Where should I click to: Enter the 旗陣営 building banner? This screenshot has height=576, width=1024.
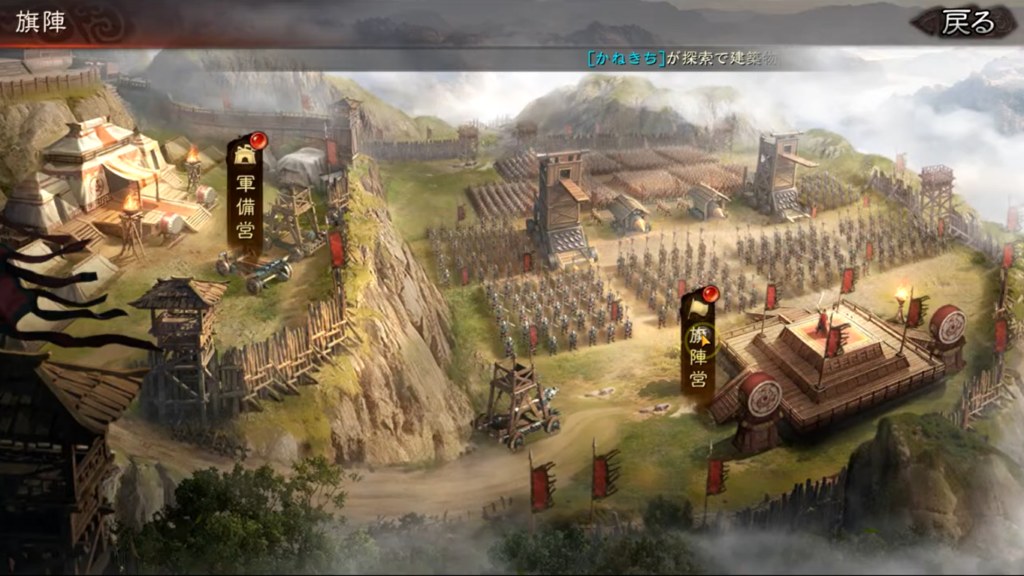pyautogui.click(x=699, y=345)
